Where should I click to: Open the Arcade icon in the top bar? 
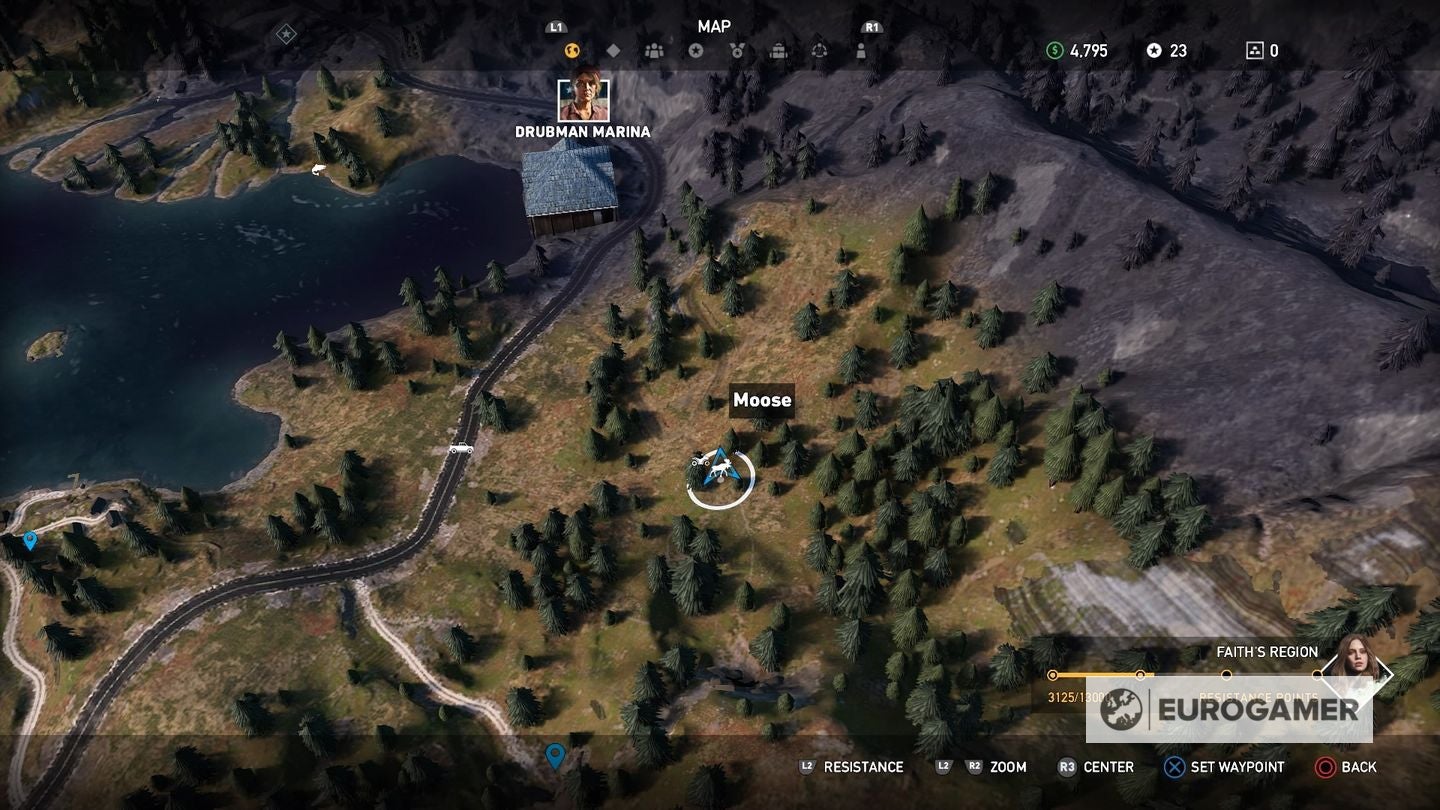coord(820,50)
